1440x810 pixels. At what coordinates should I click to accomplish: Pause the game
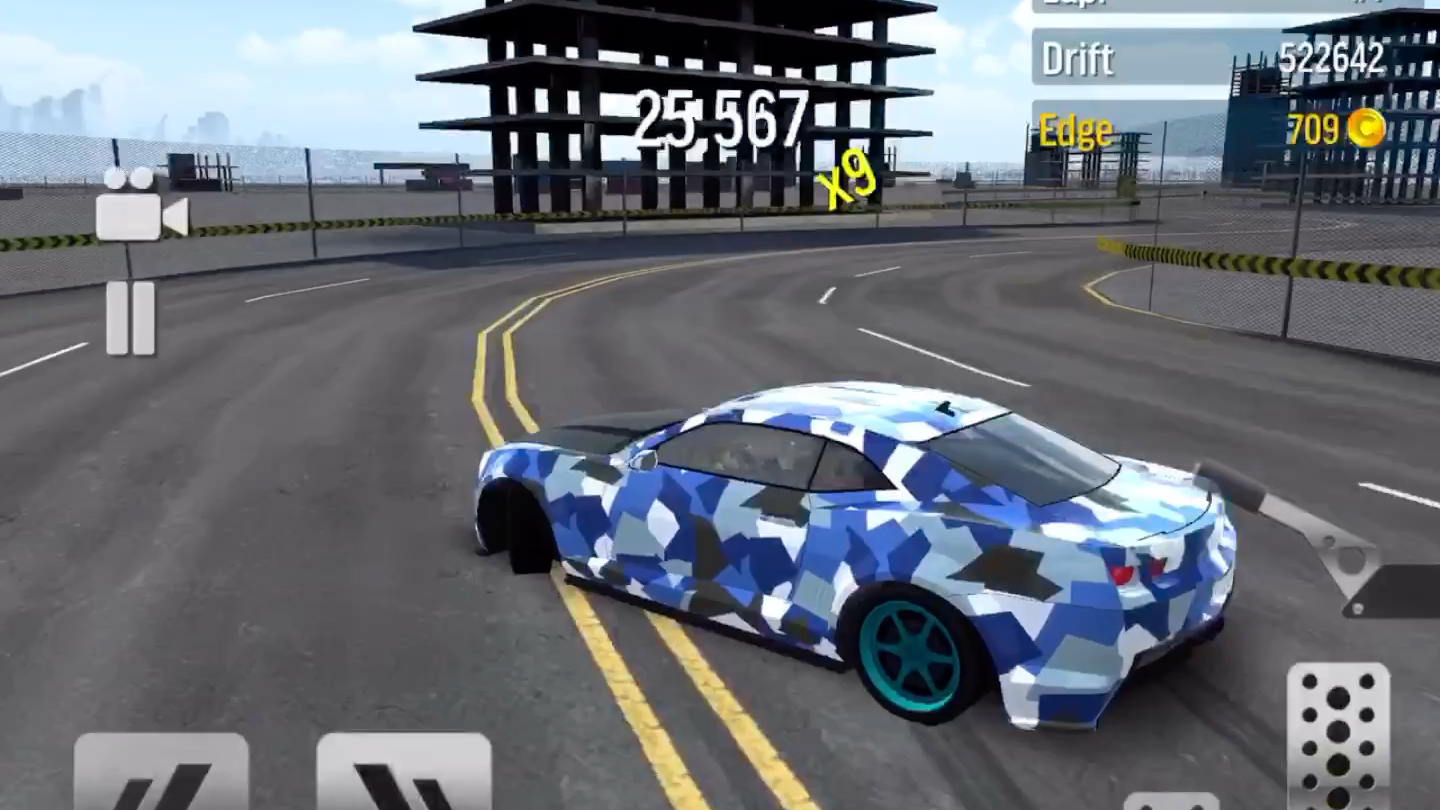(131, 318)
